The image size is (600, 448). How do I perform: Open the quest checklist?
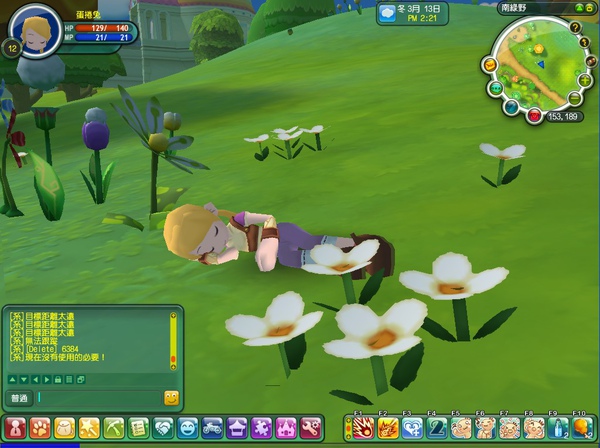point(138,428)
